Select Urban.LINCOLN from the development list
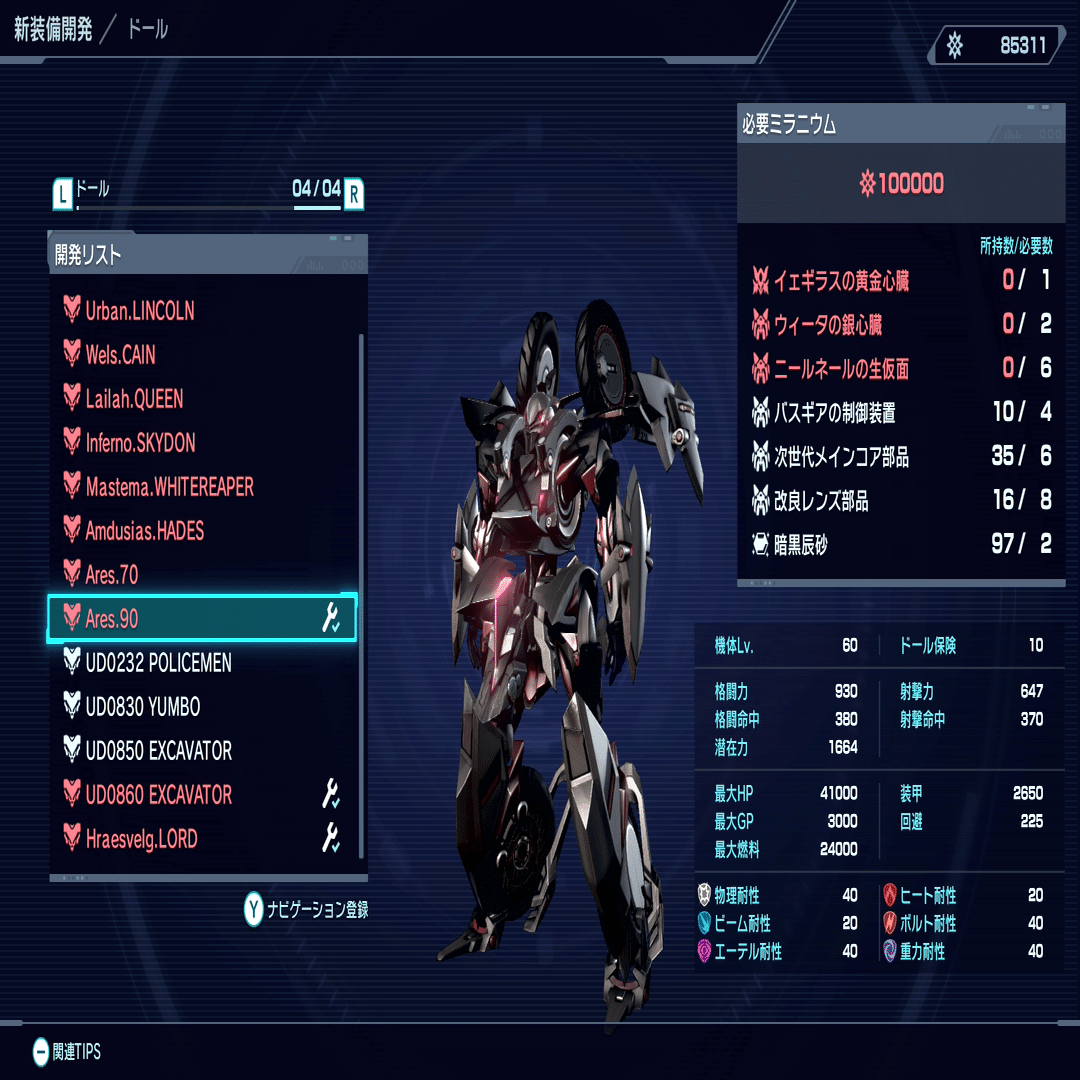Screen dimensions: 1080x1080 click(140, 311)
